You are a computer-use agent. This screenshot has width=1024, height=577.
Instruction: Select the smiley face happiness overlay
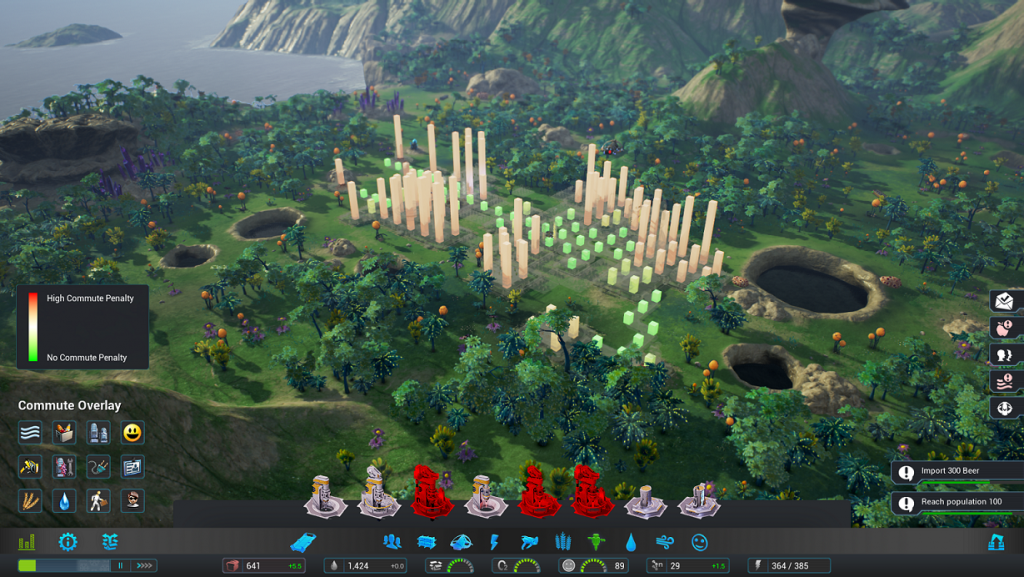tap(132, 433)
